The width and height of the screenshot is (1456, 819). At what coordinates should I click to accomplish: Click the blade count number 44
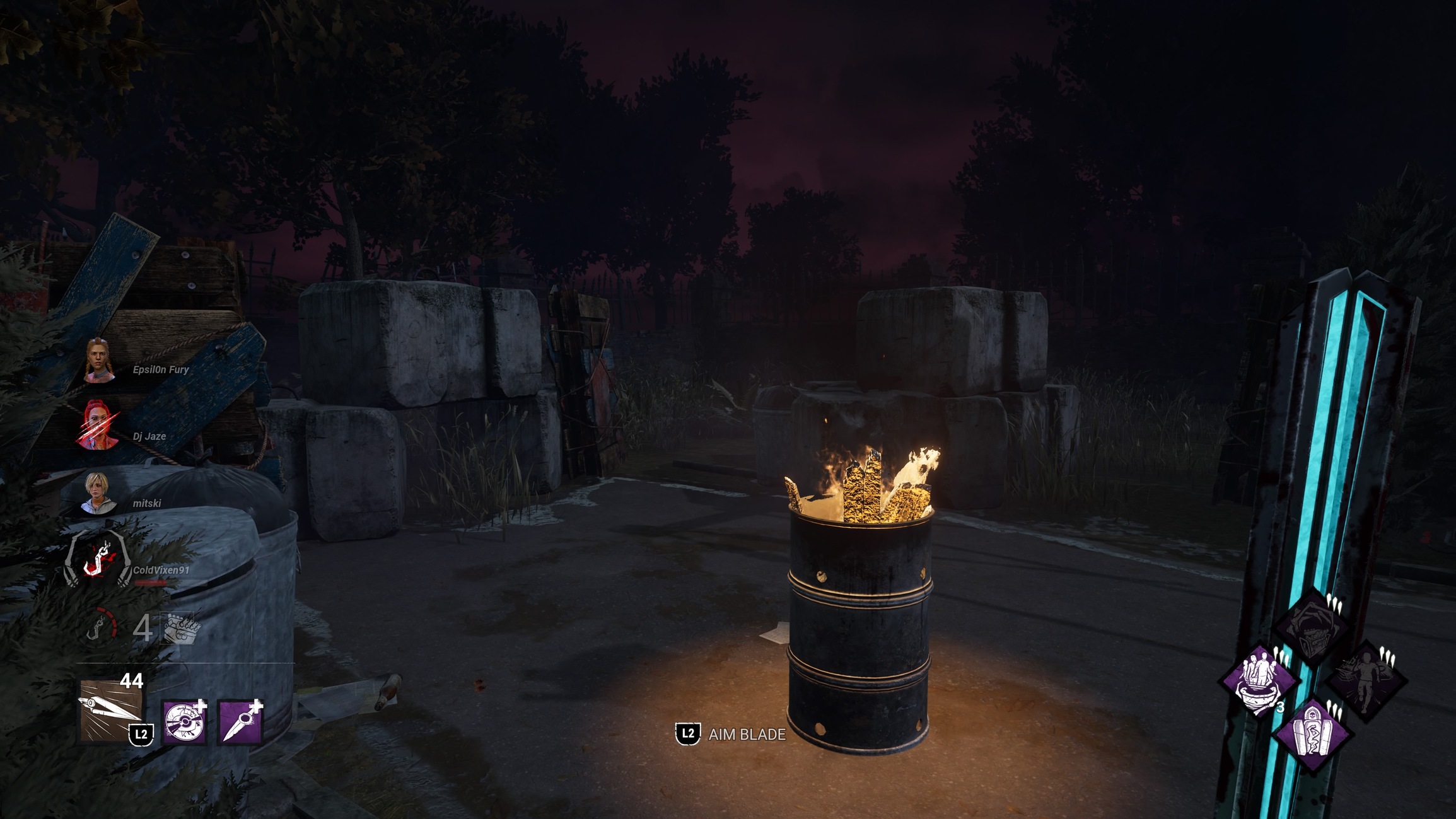pyautogui.click(x=131, y=681)
